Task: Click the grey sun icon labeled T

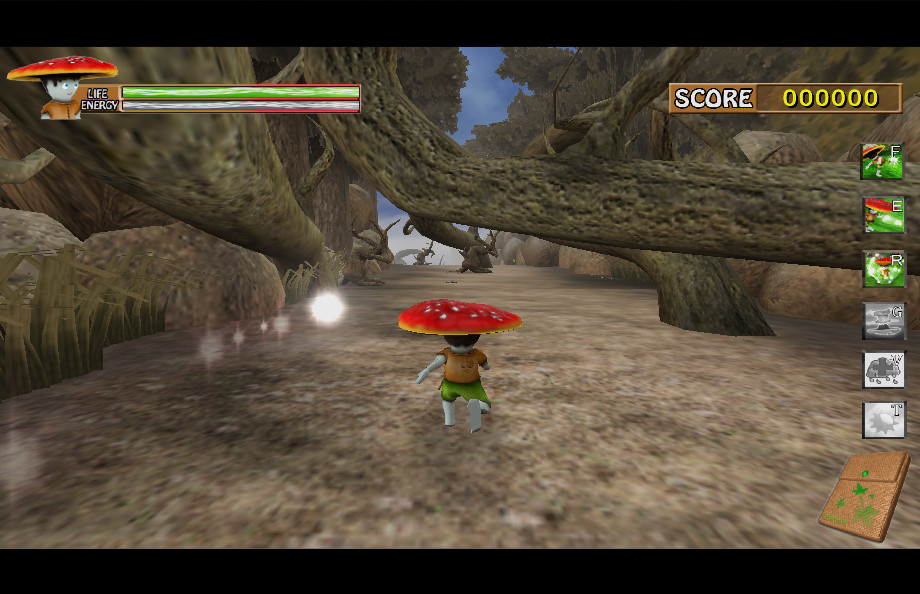Action: pyautogui.click(x=883, y=420)
